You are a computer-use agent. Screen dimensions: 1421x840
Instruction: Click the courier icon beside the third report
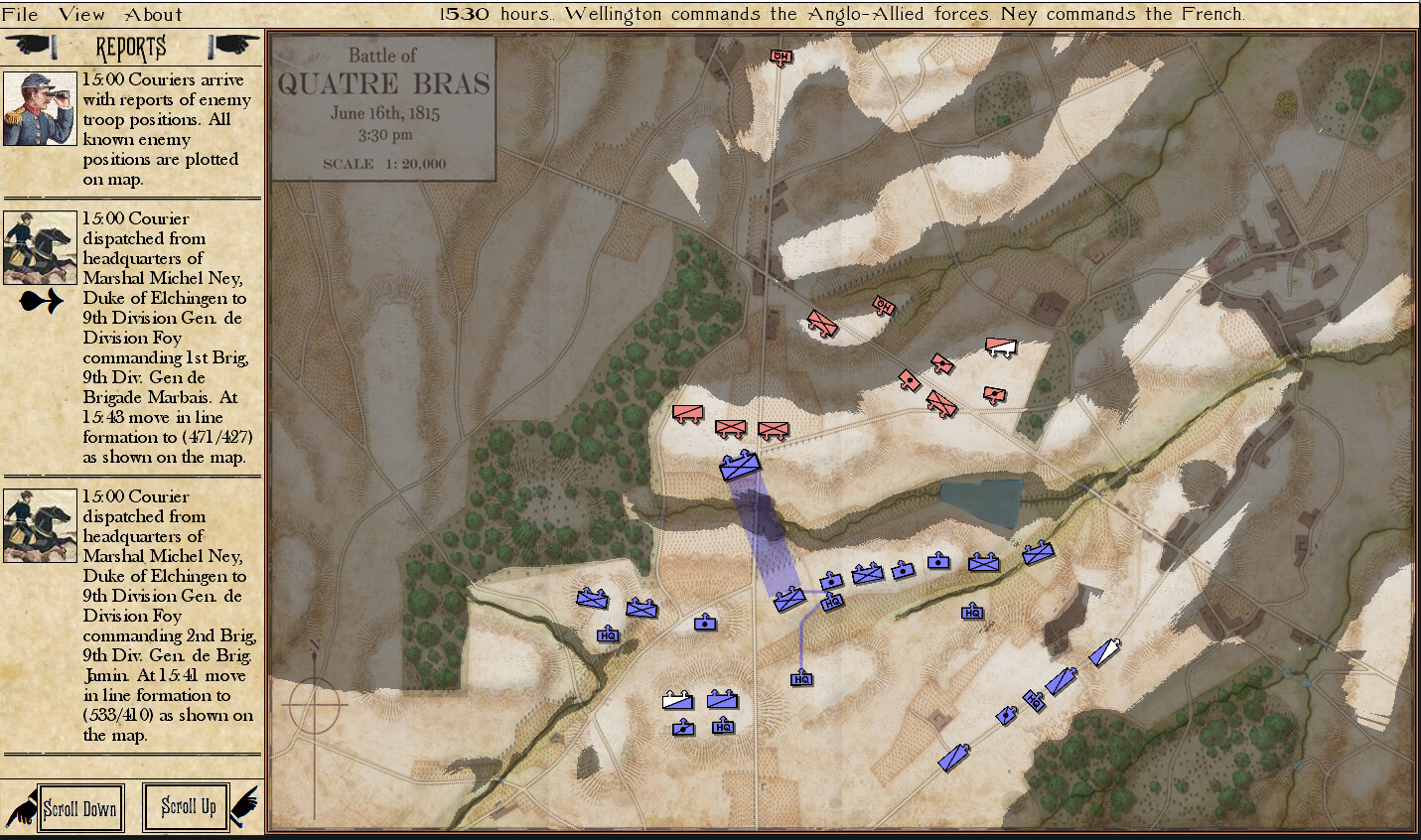click(x=40, y=524)
